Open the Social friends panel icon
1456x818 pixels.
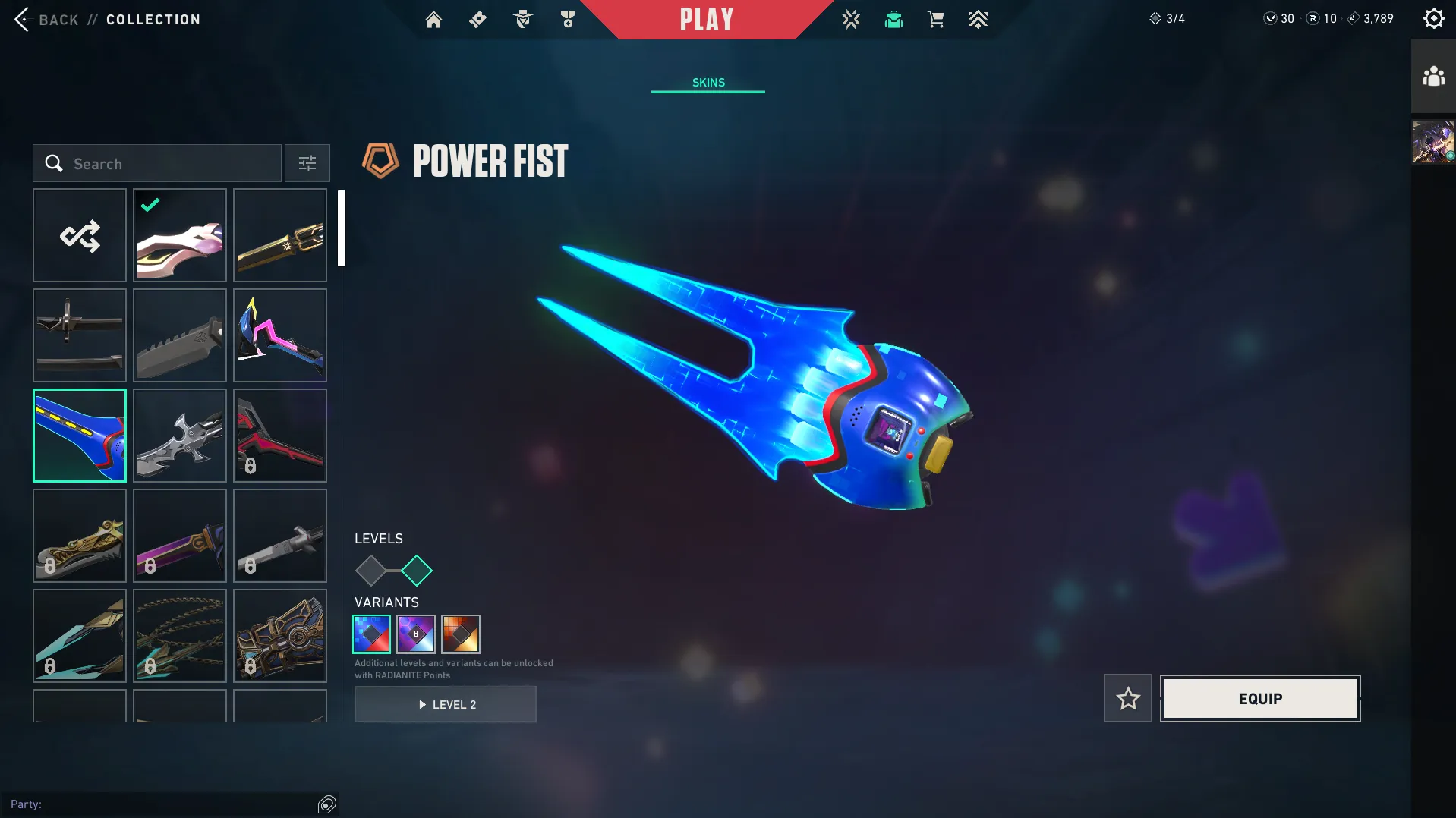pos(1433,75)
